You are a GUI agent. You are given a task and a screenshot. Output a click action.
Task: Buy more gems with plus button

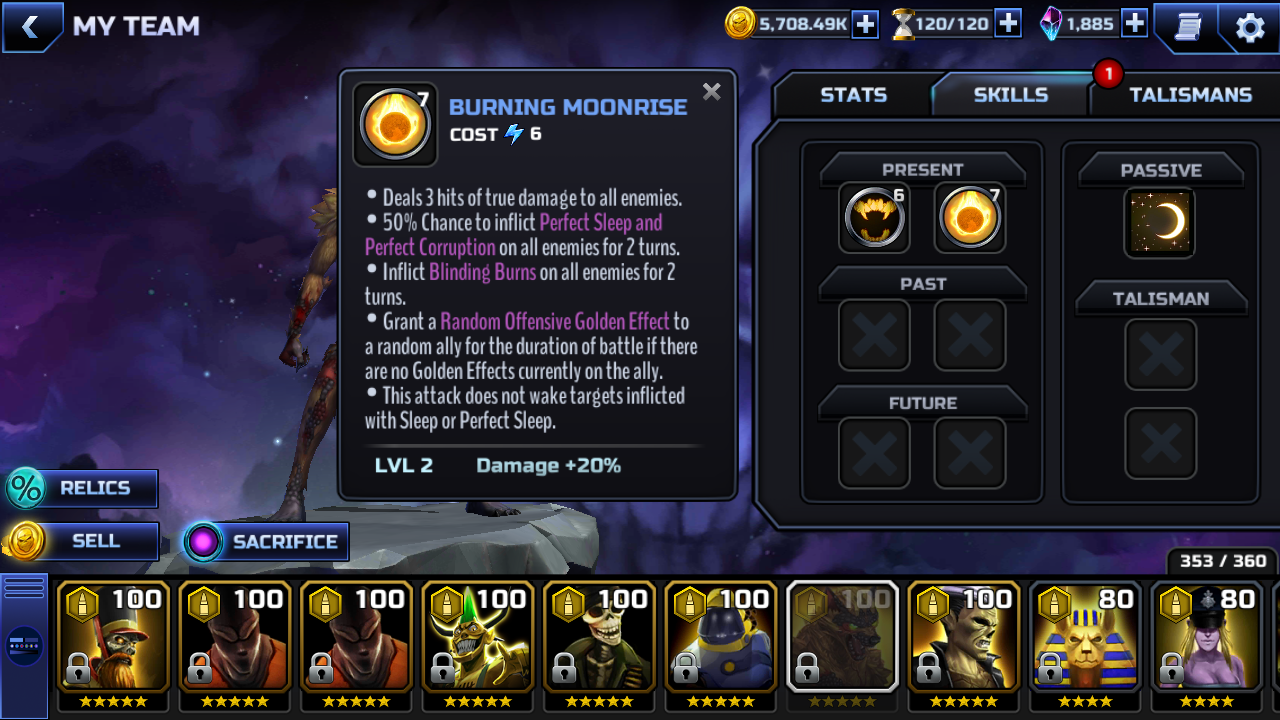tap(1134, 24)
